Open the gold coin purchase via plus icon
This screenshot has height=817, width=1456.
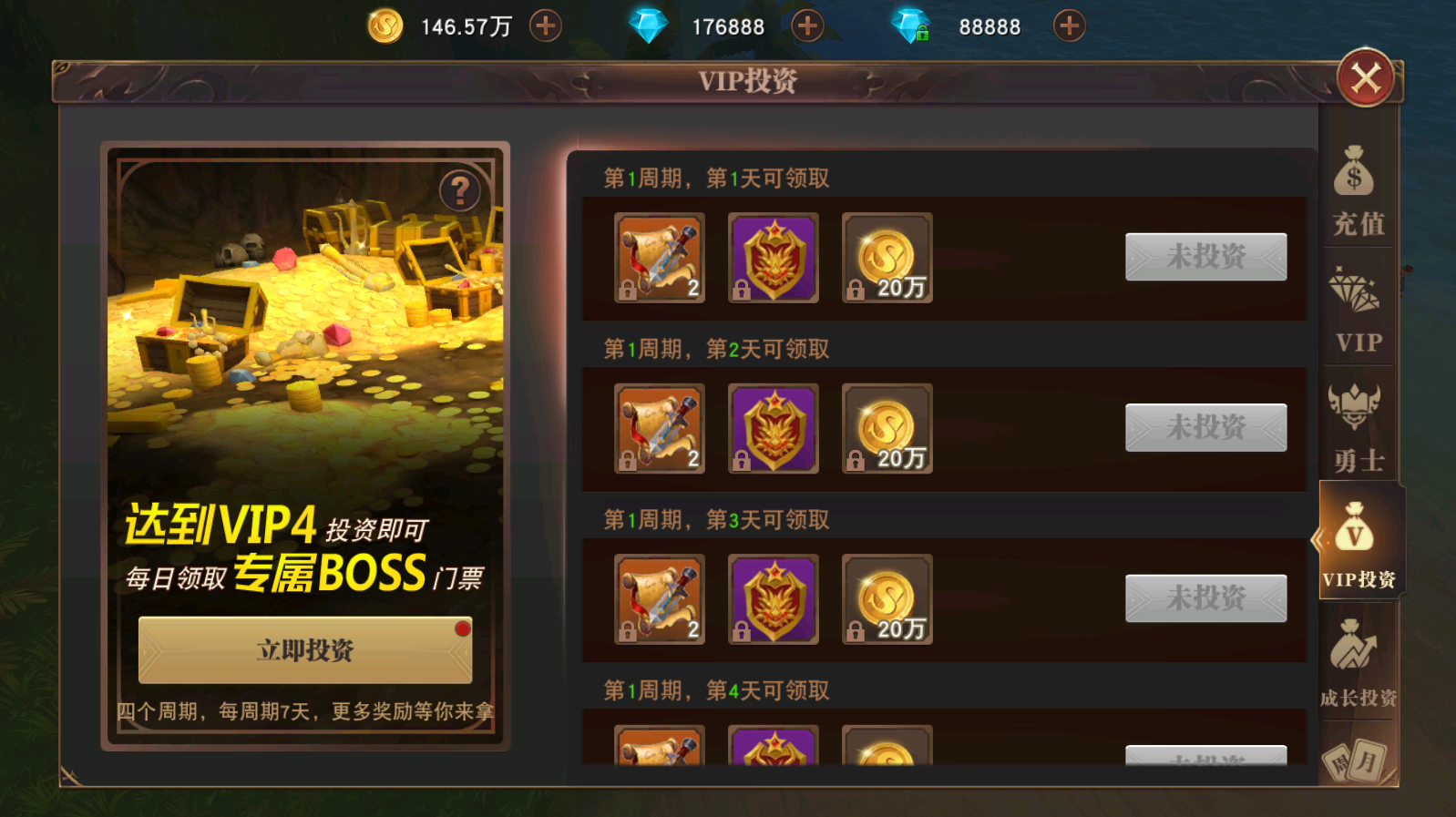click(x=544, y=26)
